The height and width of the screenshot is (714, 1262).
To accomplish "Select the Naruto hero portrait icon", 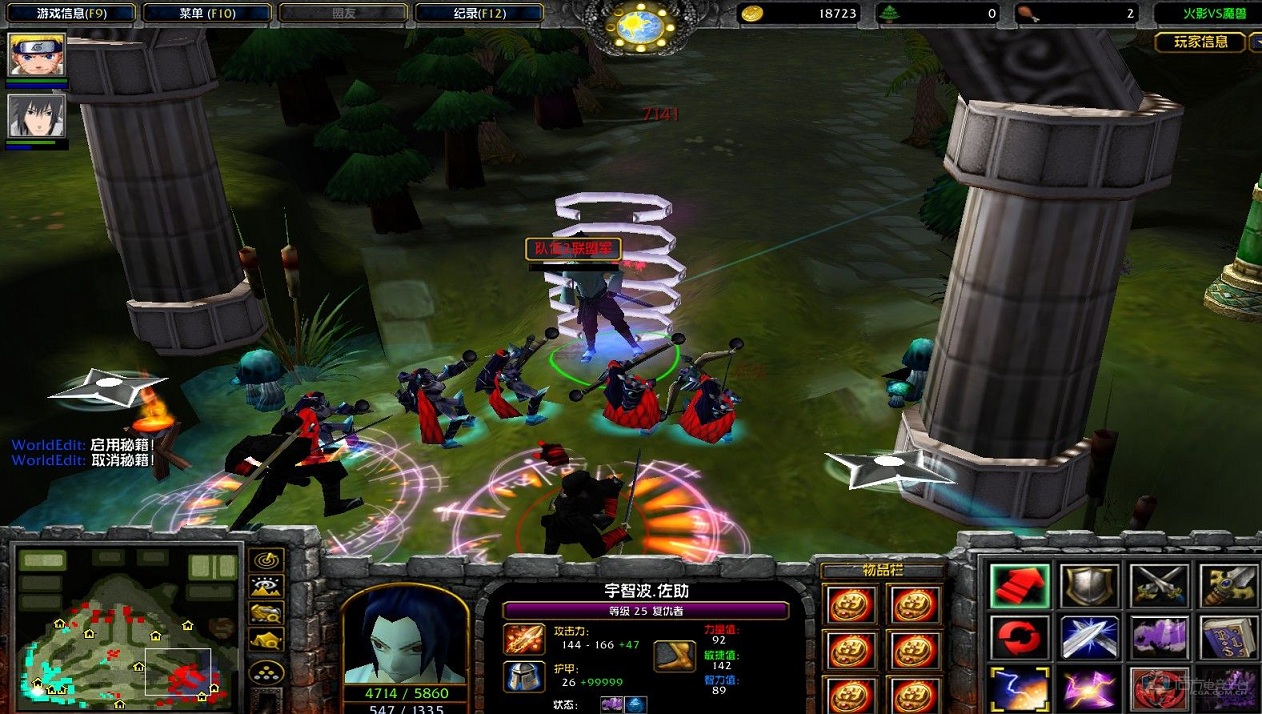I will tap(37, 54).
